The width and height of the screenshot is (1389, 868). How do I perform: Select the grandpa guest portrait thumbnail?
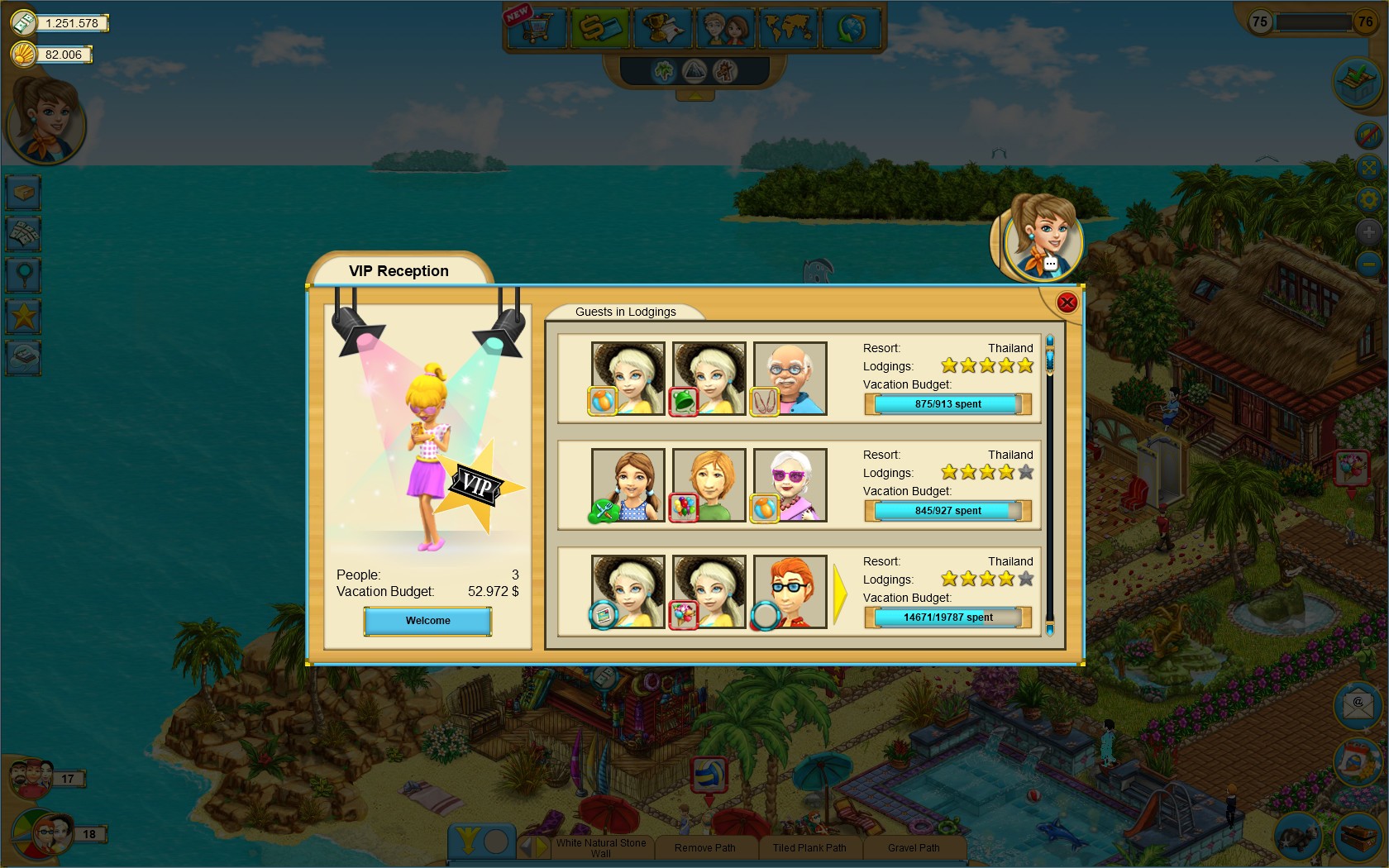coord(789,377)
